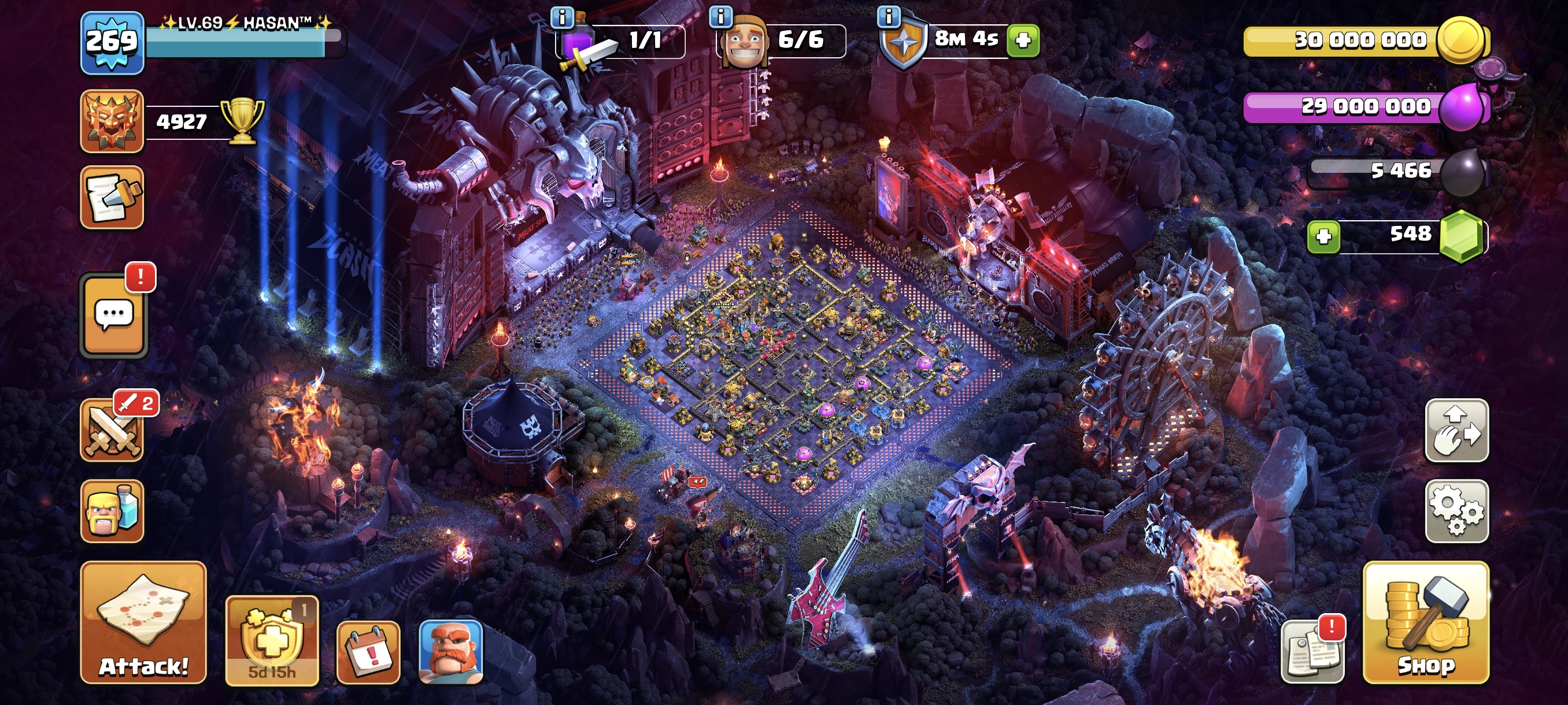Screen dimensions: 1568x705
Task: Show builder info via 6/6 icon
Action: click(721, 16)
